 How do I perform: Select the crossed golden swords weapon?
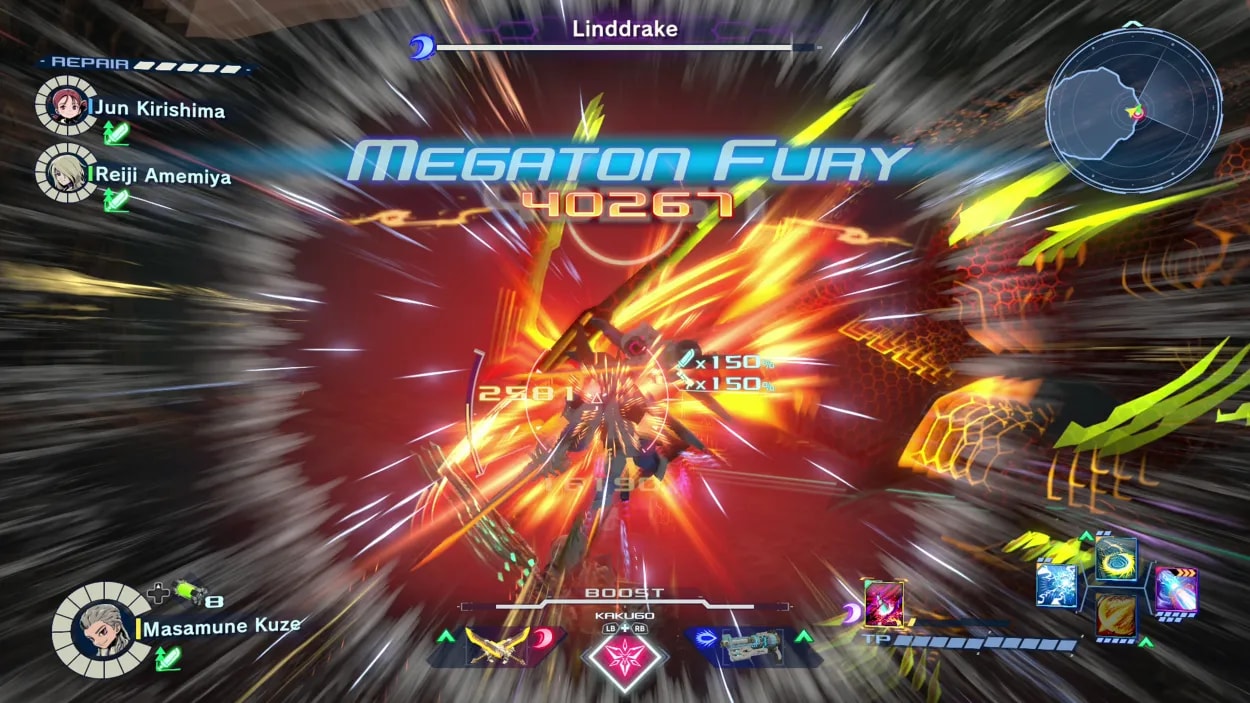(497, 645)
